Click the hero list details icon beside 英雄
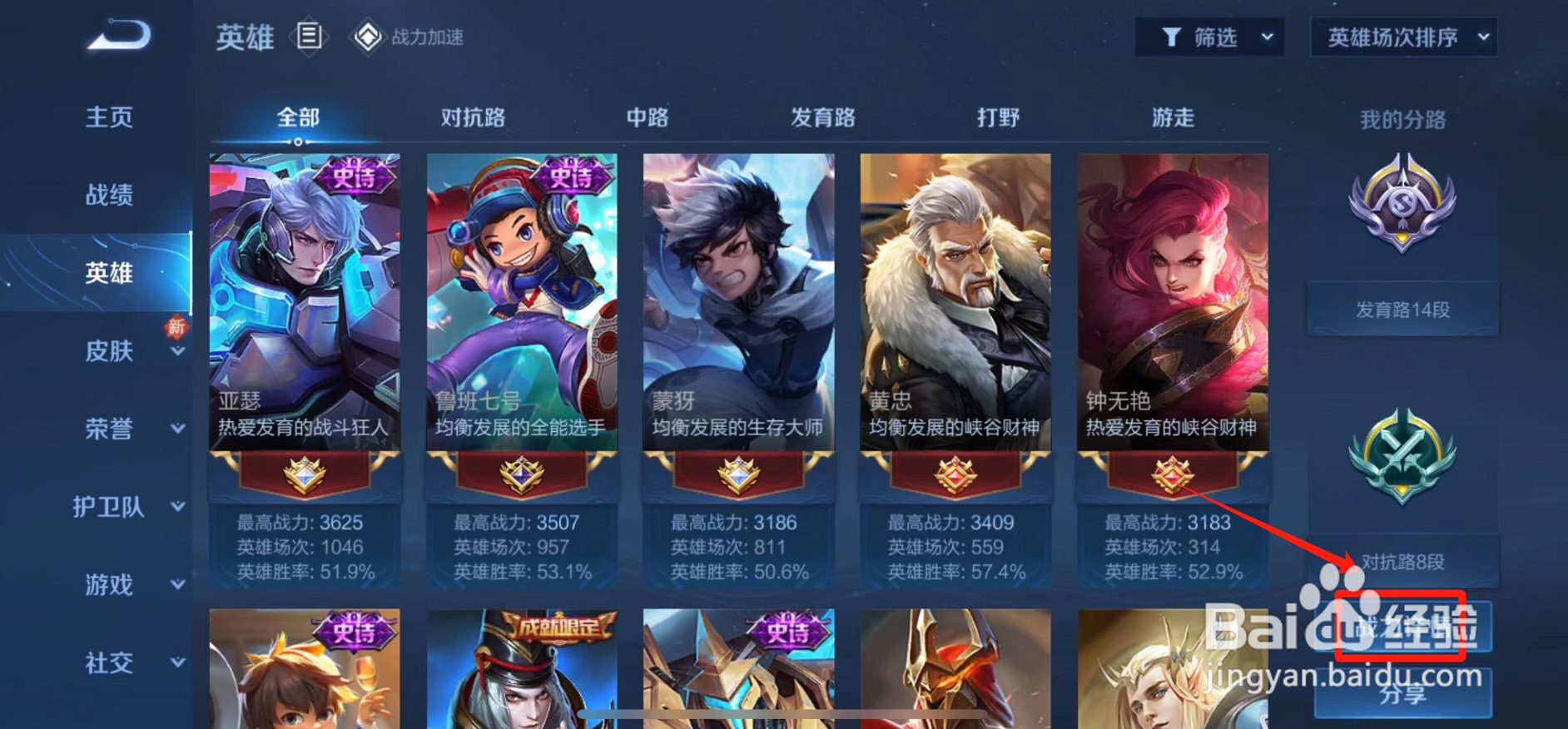The height and width of the screenshot is (729, 1568). [309, 37]
